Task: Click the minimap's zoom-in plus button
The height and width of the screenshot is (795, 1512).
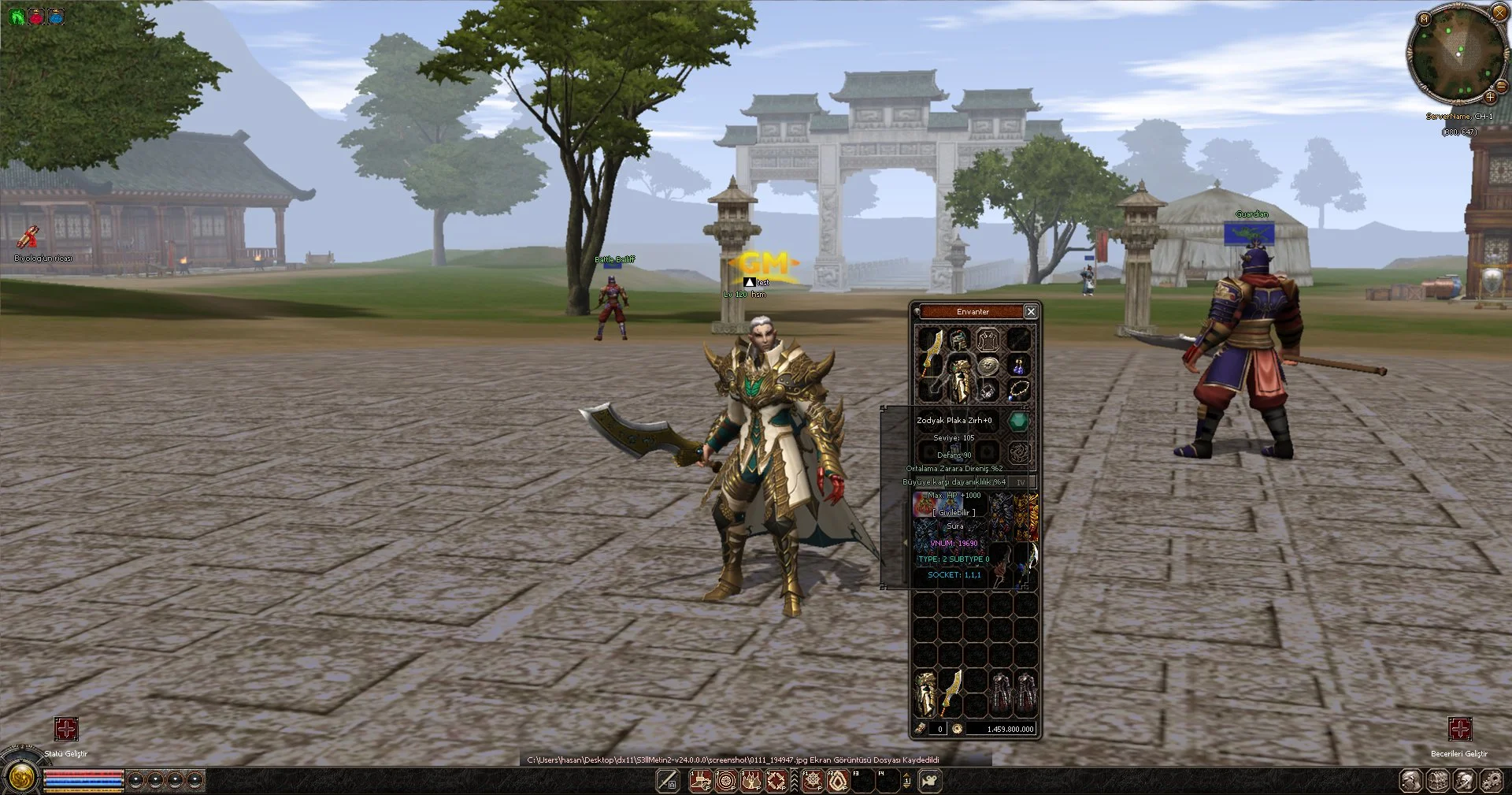Action: (1490, 97)
